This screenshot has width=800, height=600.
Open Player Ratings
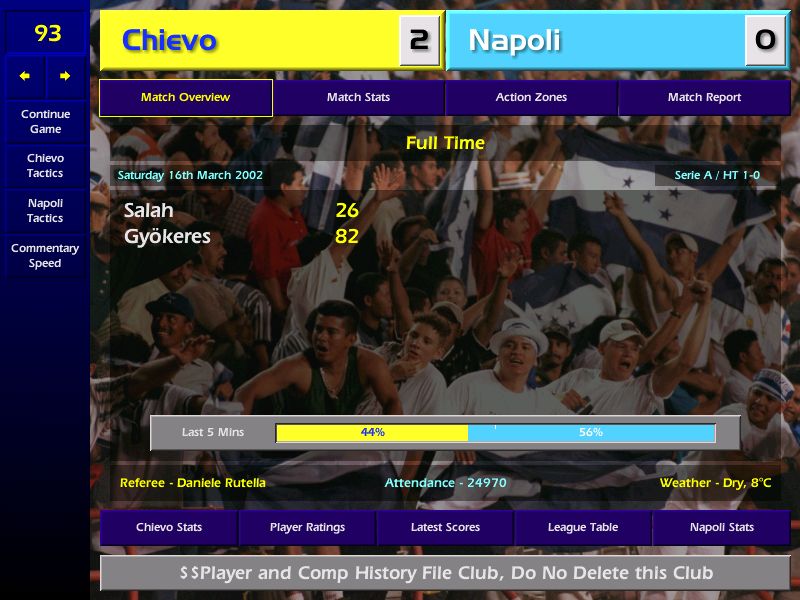click(x=307, y=527)
